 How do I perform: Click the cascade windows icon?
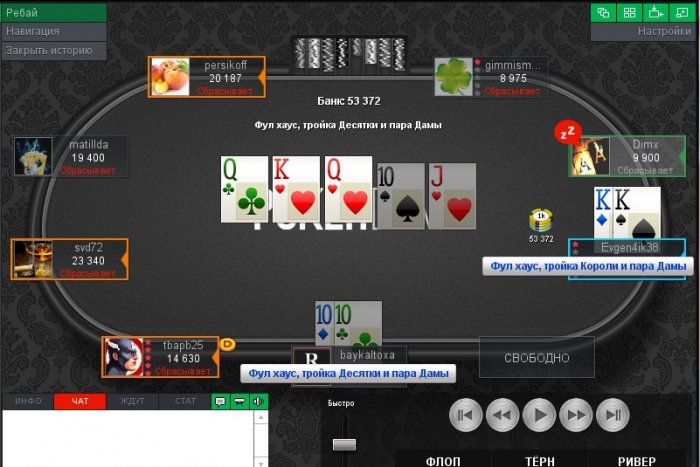(603, 13)
